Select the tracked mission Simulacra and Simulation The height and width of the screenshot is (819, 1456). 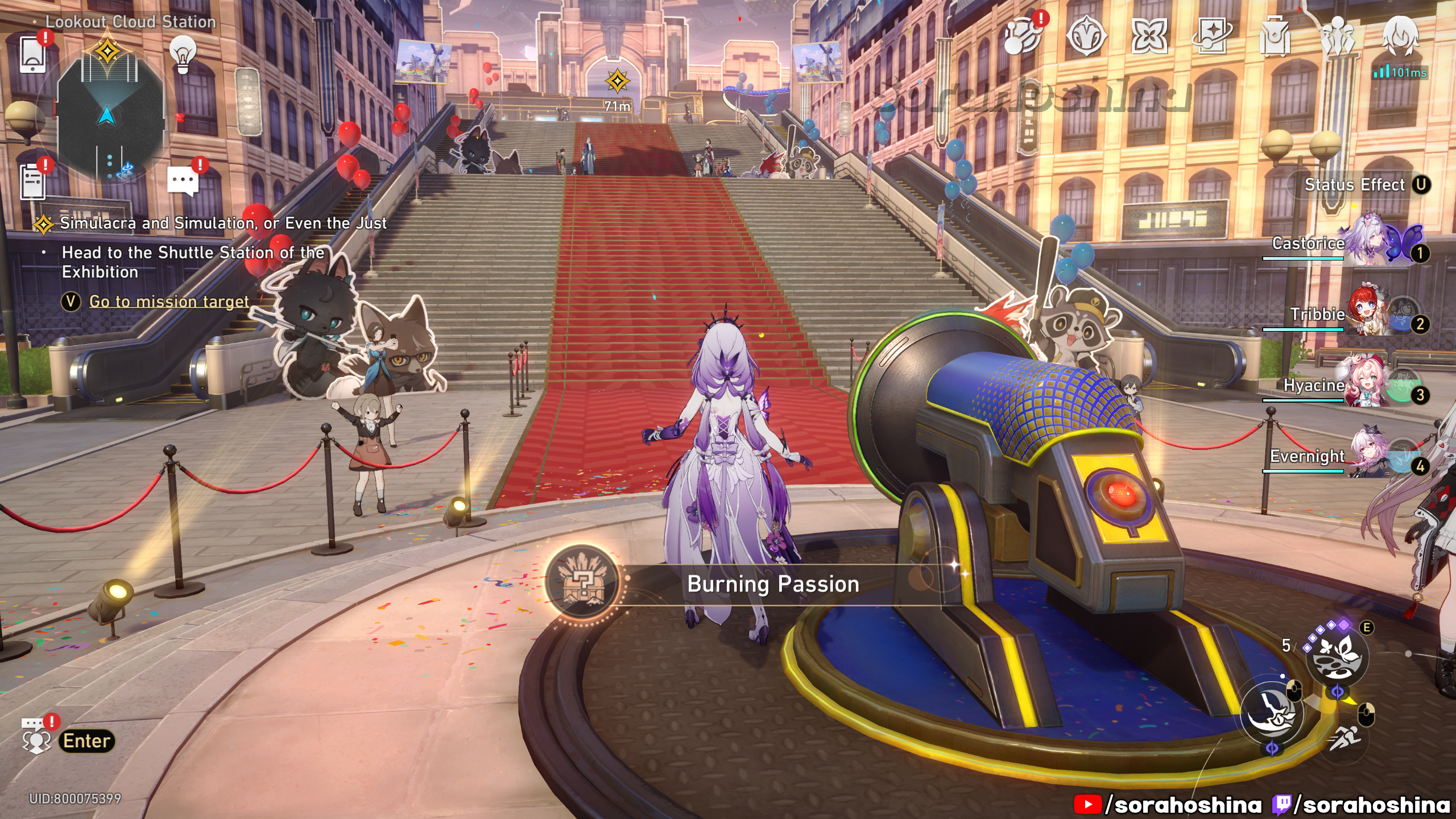(x=223, y=224)
